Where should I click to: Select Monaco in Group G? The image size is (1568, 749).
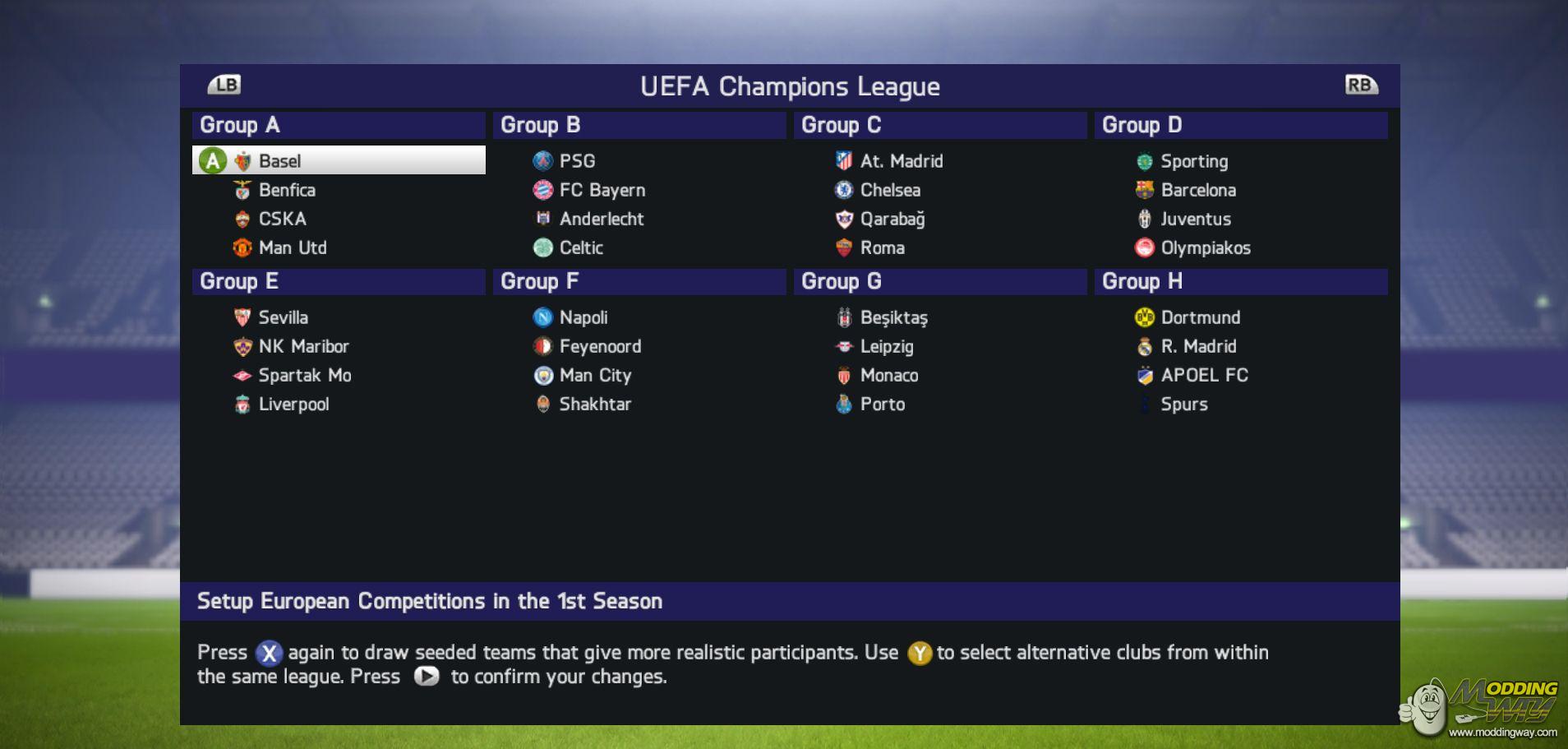pos(888,375)
